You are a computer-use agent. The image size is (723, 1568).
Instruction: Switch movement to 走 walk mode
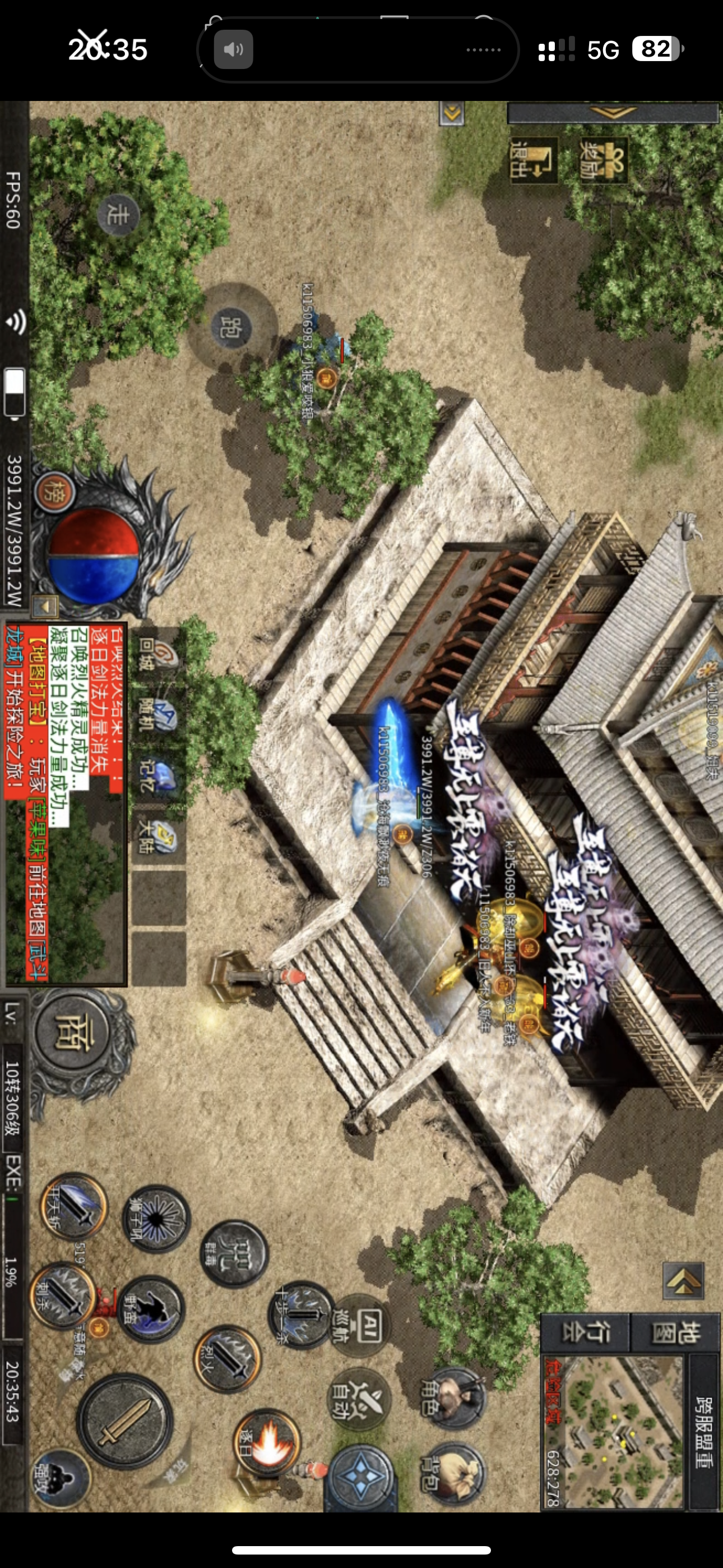tap(118, 215)
